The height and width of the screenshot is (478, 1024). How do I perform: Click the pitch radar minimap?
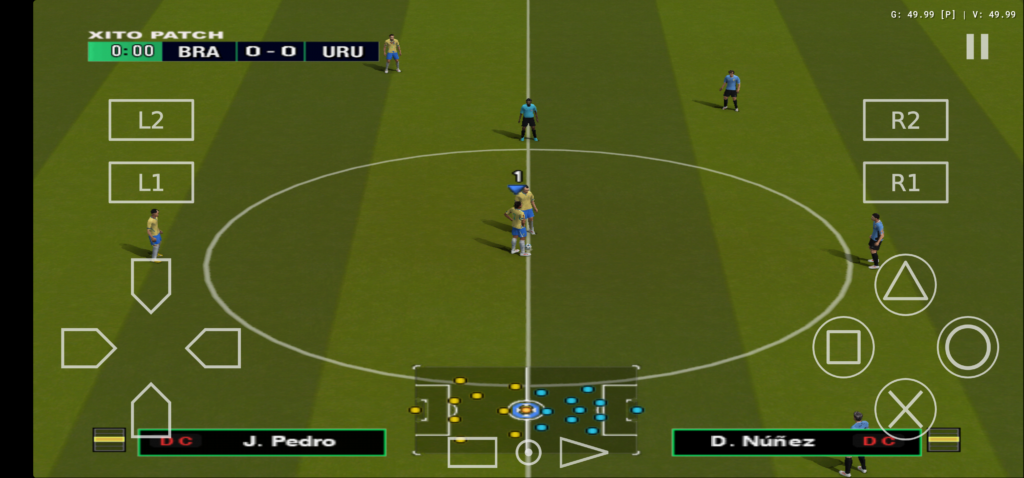pyautogui.click(x=526, y=406)
